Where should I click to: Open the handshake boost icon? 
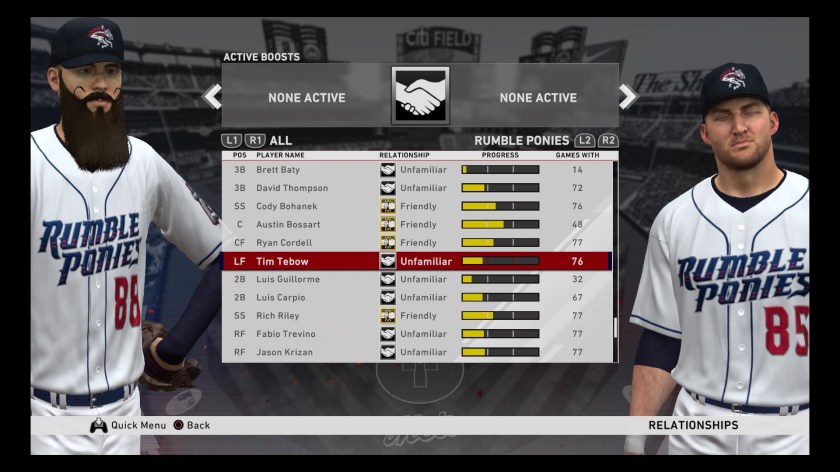coord(420,96)
